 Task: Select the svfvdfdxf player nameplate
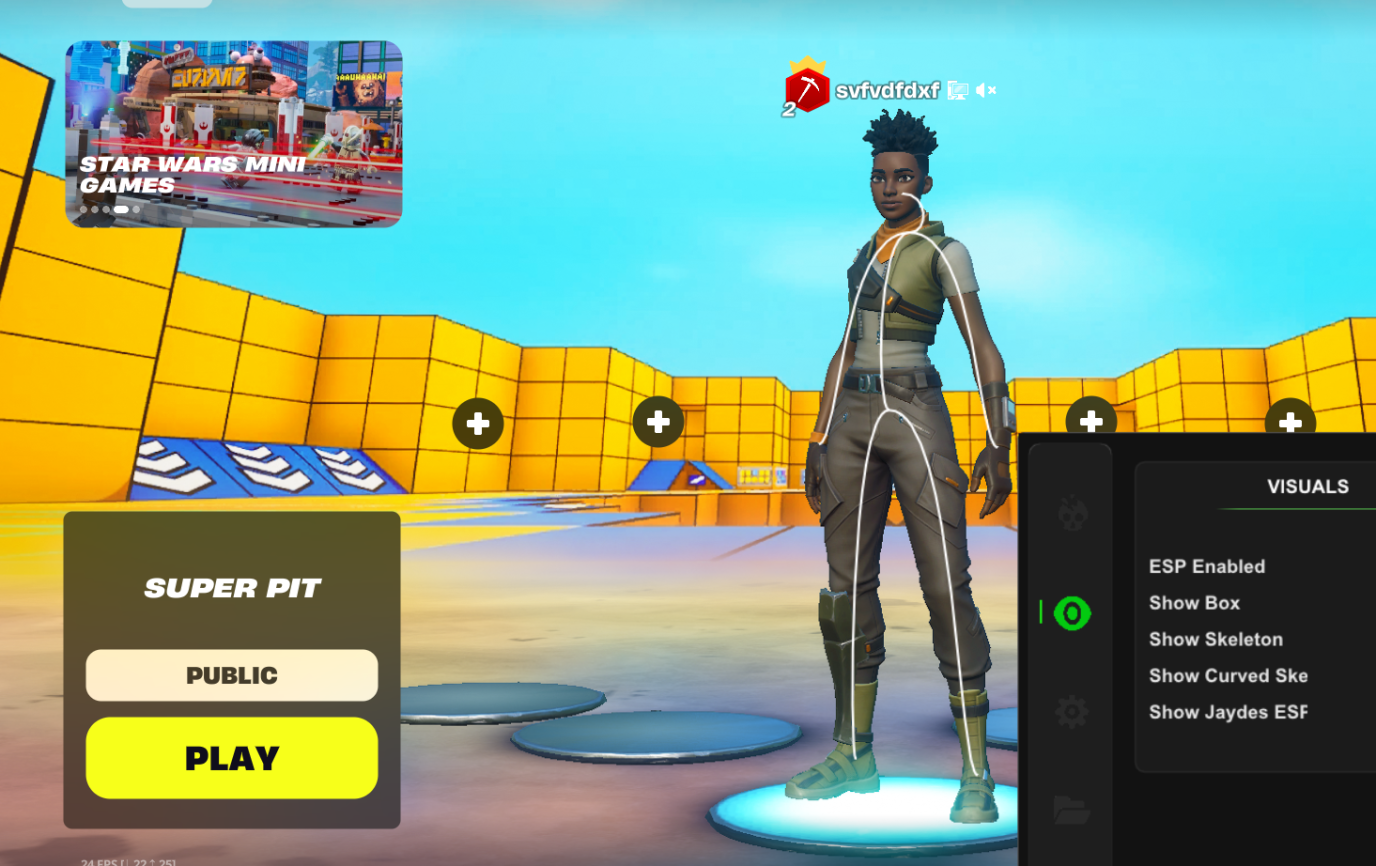coord(887,91)
